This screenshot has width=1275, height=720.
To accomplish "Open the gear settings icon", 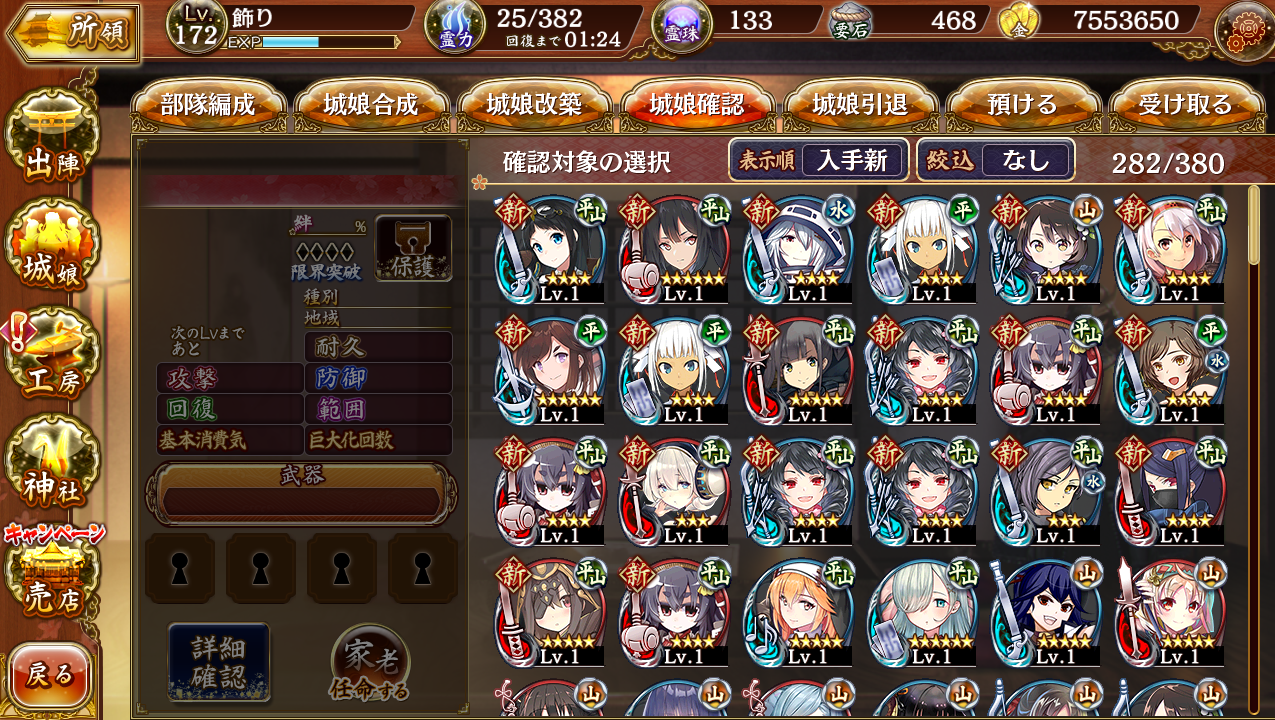I will (1243, 30).
